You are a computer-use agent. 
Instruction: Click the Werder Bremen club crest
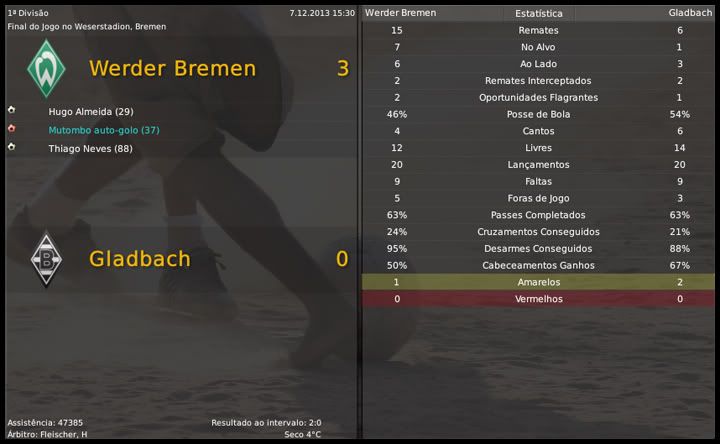44,68
